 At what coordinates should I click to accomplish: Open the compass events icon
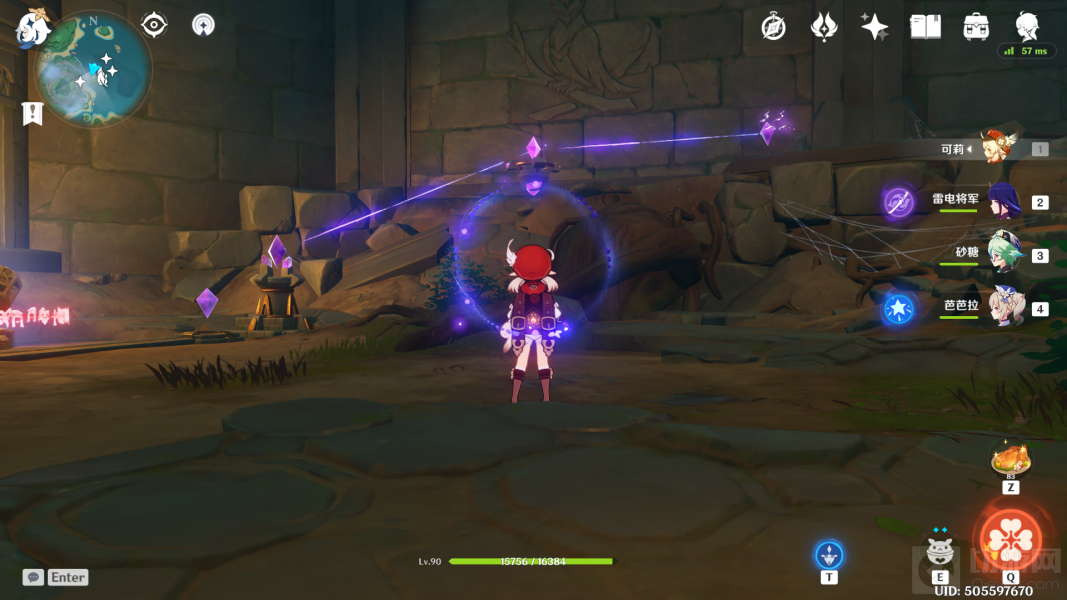tap(773, 27)
